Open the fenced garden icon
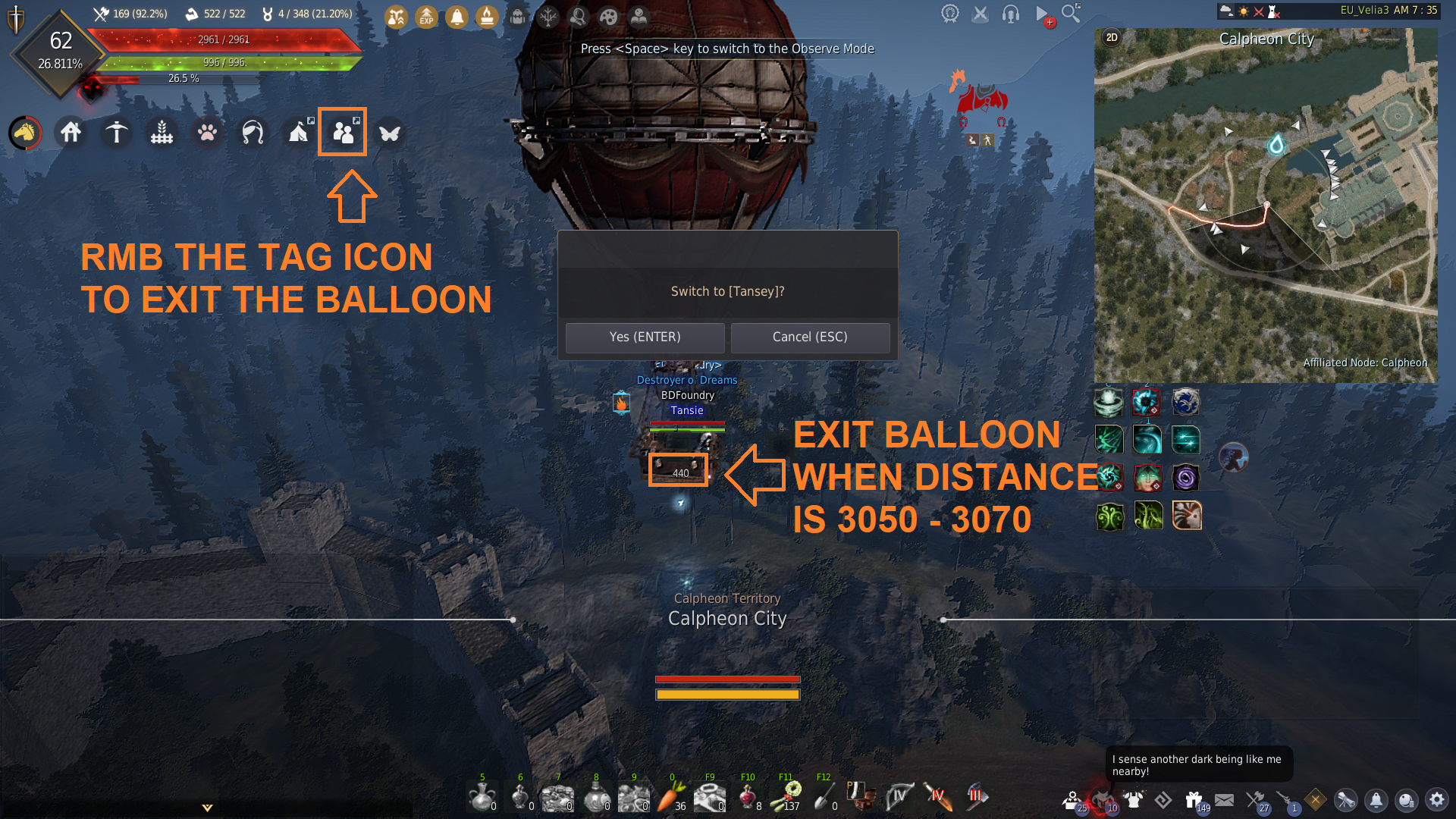1456x819 pixels. 162,133
